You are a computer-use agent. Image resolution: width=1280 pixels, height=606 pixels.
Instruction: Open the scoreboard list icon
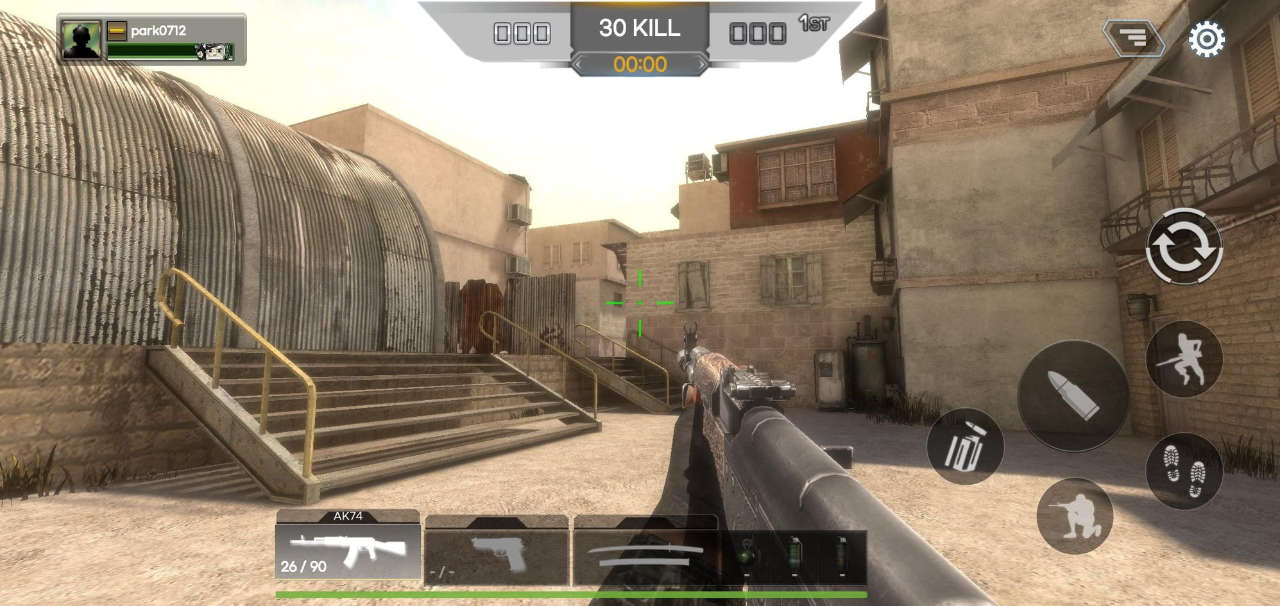(1133, 39)
